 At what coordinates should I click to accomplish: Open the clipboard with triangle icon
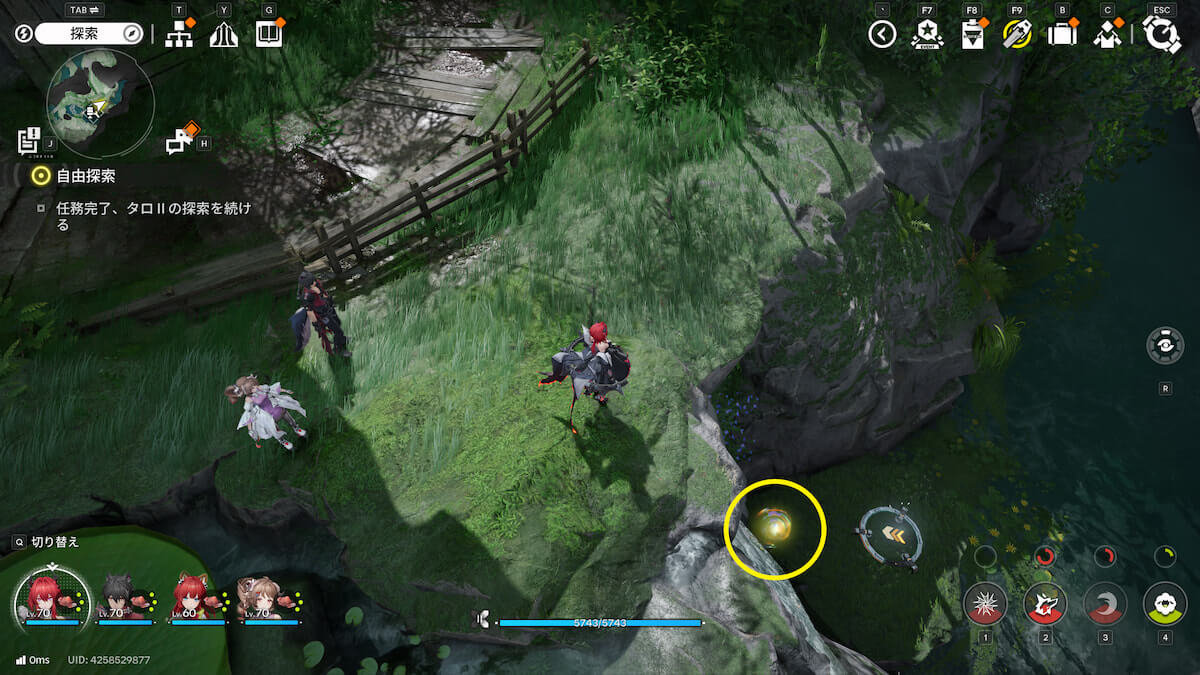pos(971,35)
